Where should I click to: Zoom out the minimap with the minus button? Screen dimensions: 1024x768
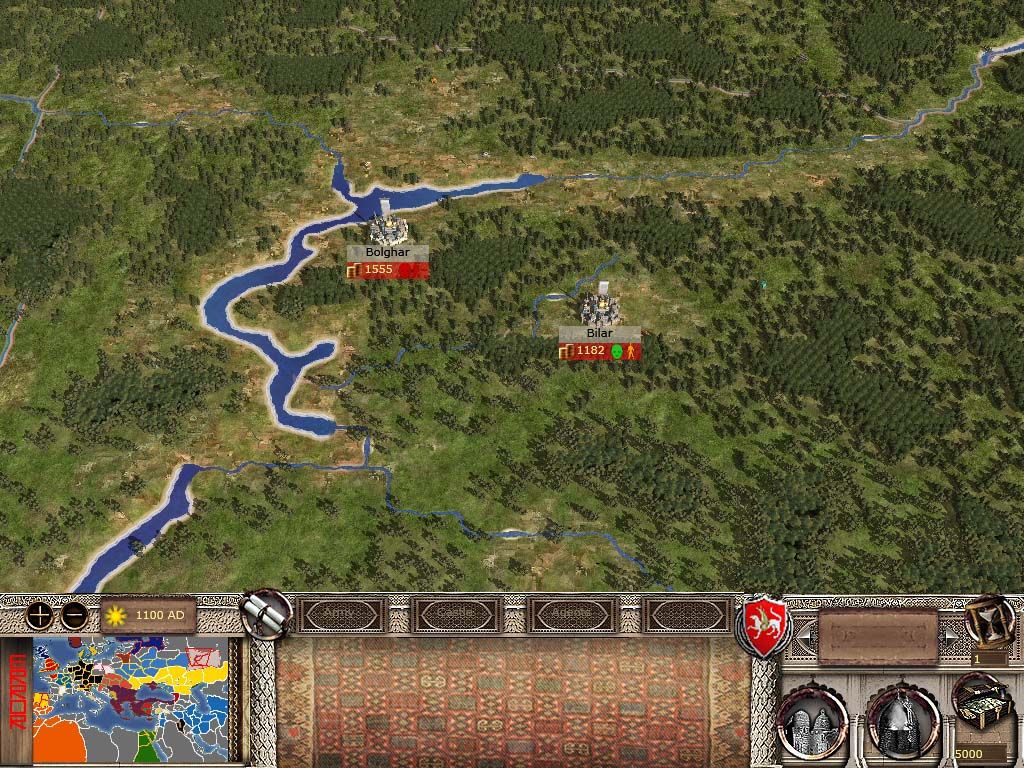point(73,616)
